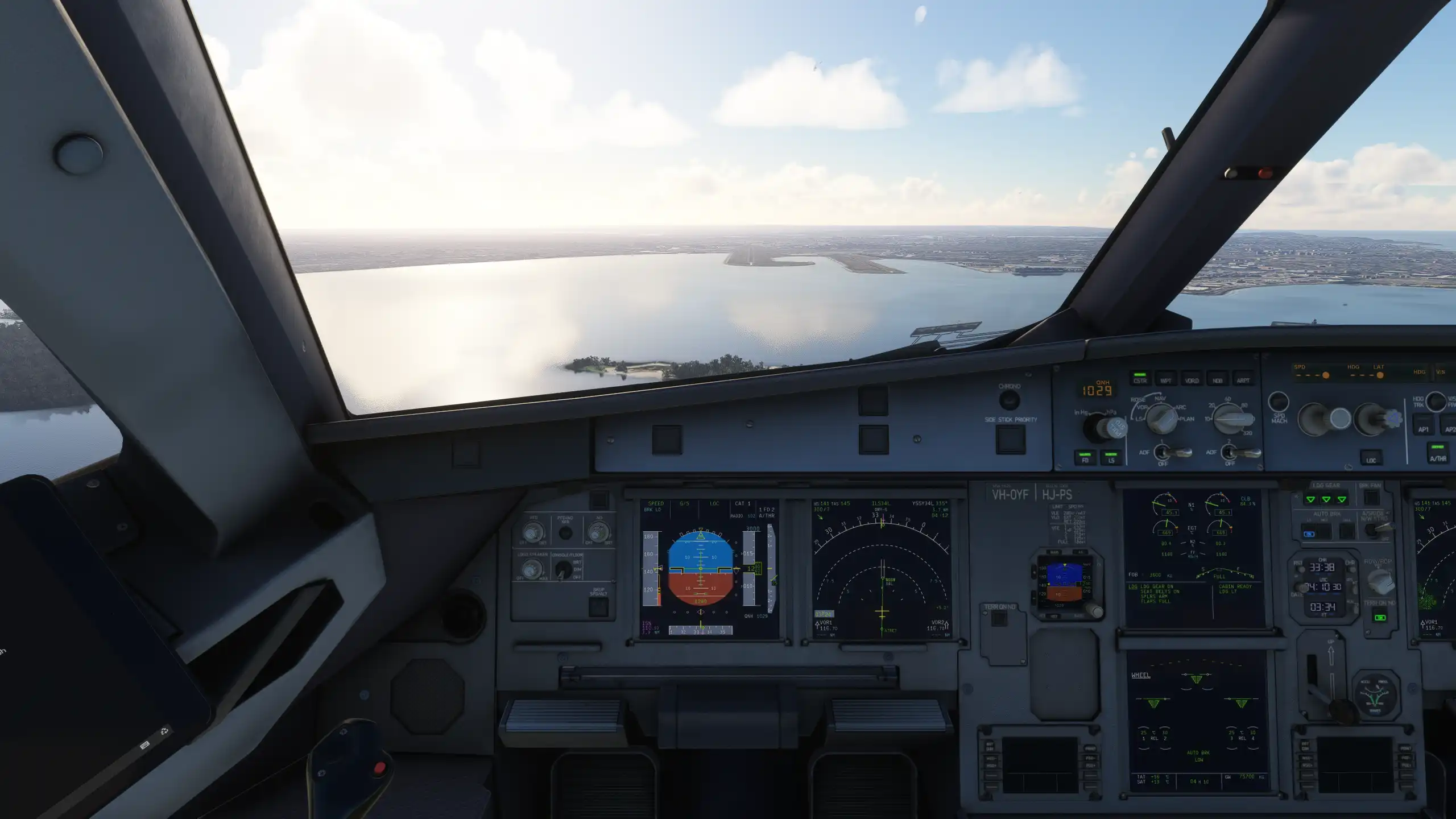The width and height of the screenshot is (1456, 819).
Task: Disengage the A/THR autothrust button
Action: pos(1438,456)
